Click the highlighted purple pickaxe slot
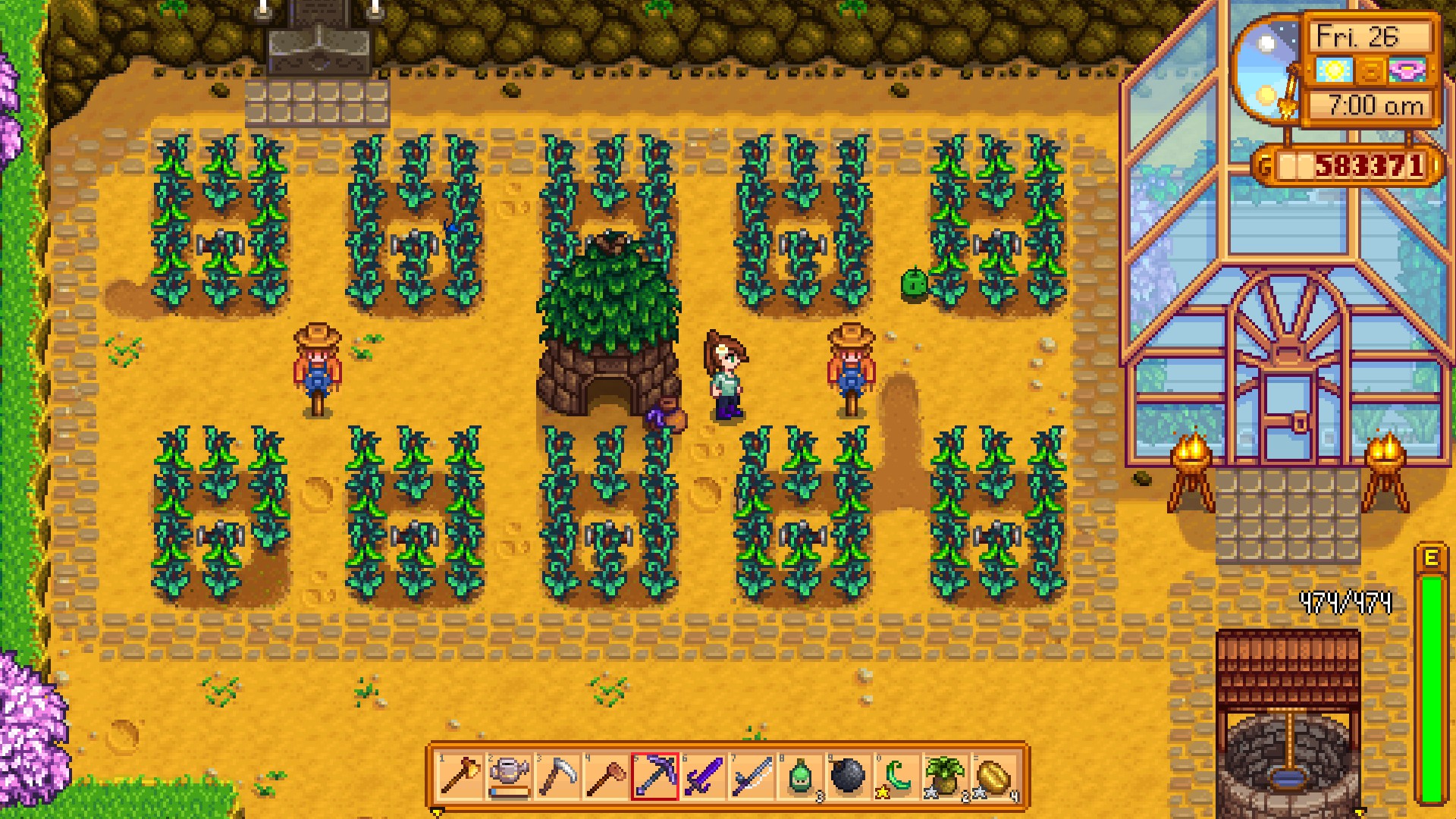The width and height of the screenshot is (1456, 819). click(654, 776)
